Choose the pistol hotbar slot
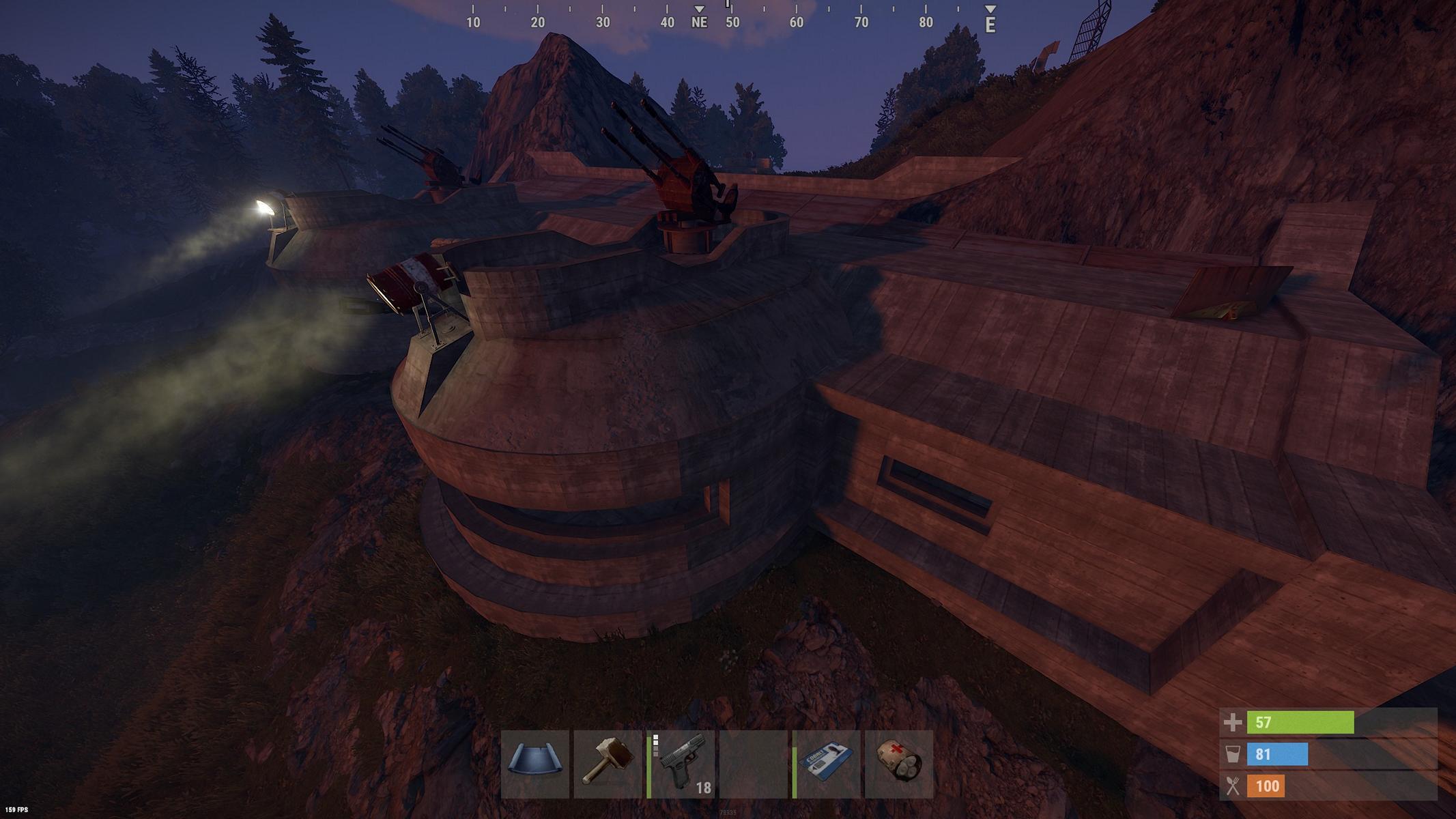The image size is (1456, 819). click(x=681, y=764)
